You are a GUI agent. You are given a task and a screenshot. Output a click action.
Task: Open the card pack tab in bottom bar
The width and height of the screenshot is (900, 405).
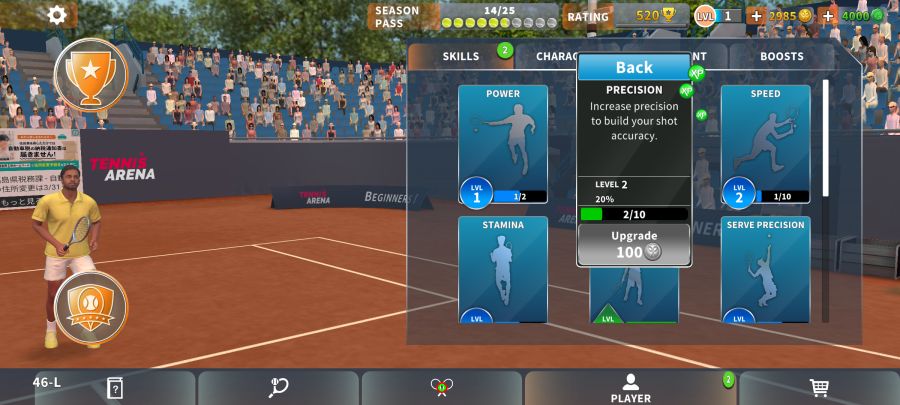(x=115, y=388)
